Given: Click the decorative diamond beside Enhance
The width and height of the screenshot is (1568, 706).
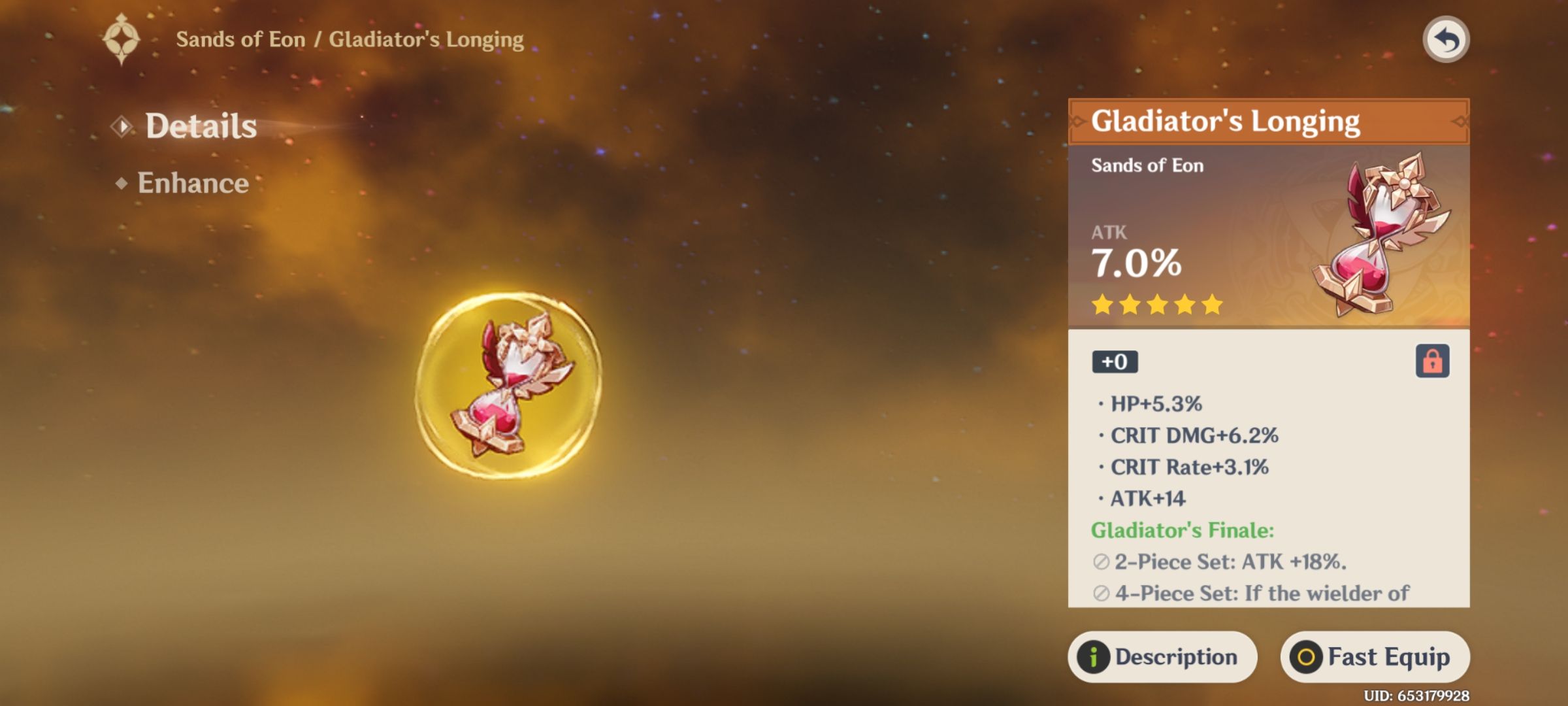Looking at the screenshot, I should click(x=122, y=184).
